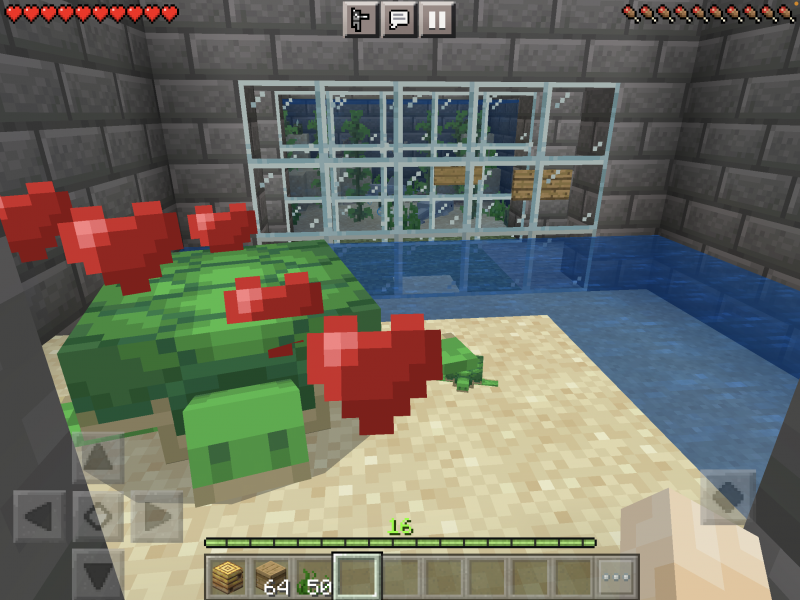The height and width of the screenshot is (600, 800).
Task: Open the chat window
Action: [399, 19]
